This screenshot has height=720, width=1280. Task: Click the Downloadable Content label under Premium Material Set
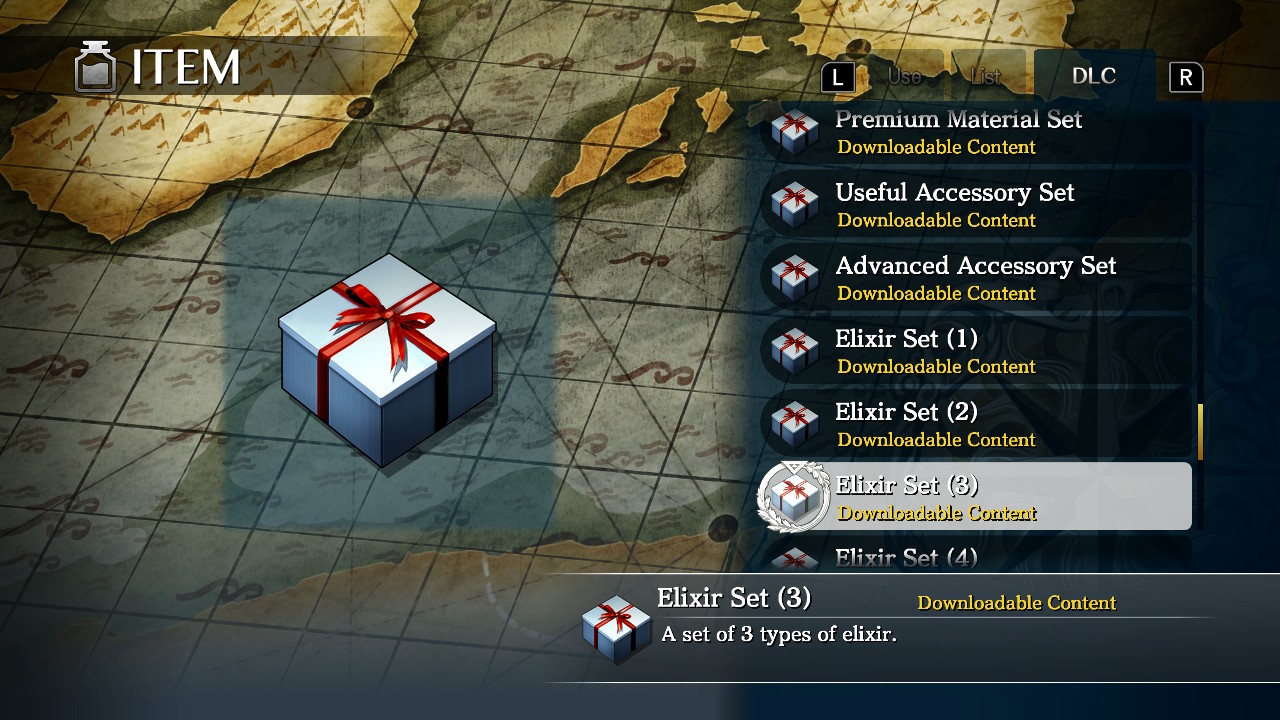(937, 147)
